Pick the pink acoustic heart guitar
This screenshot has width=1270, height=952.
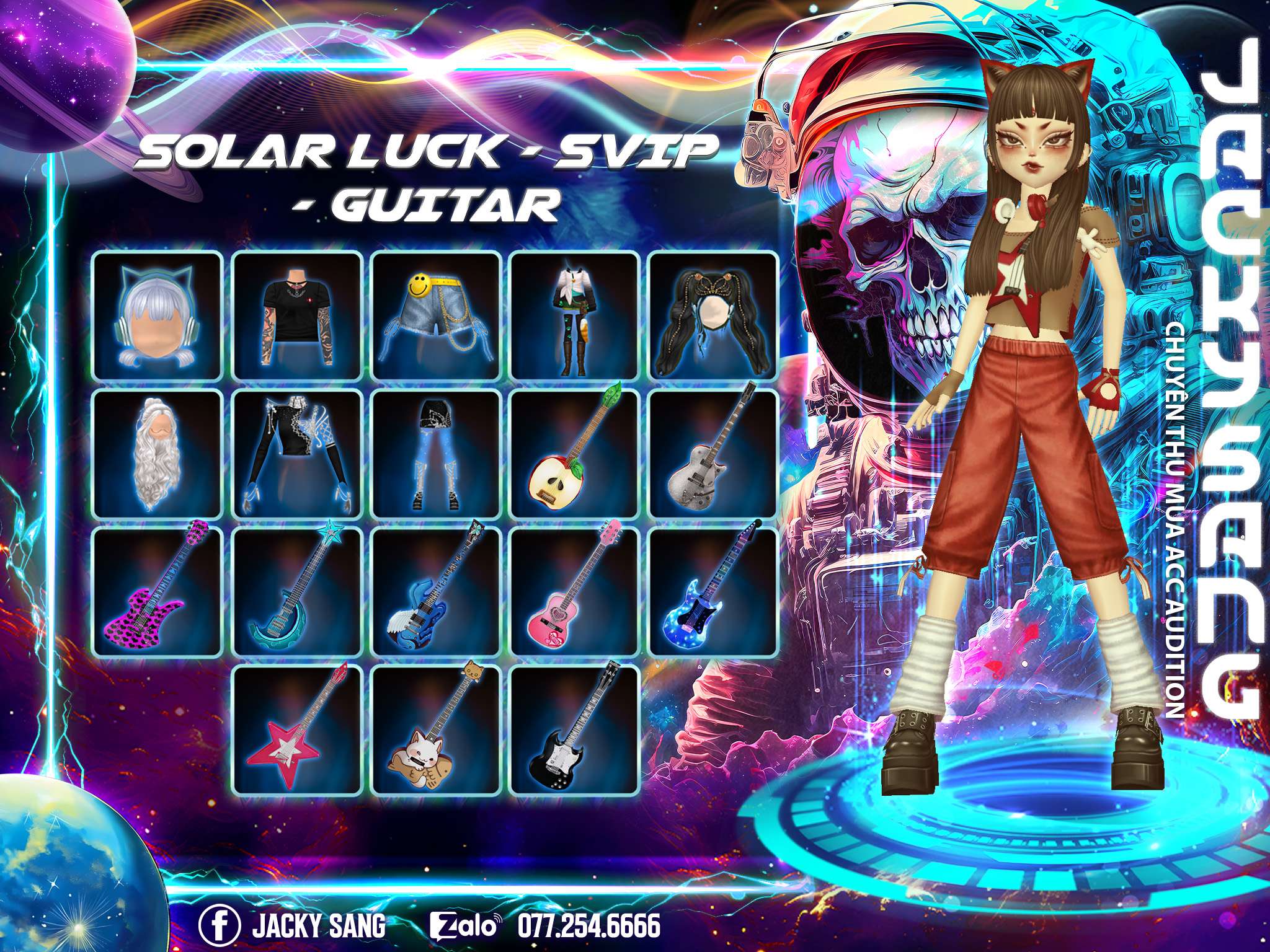tap(575, 593)
